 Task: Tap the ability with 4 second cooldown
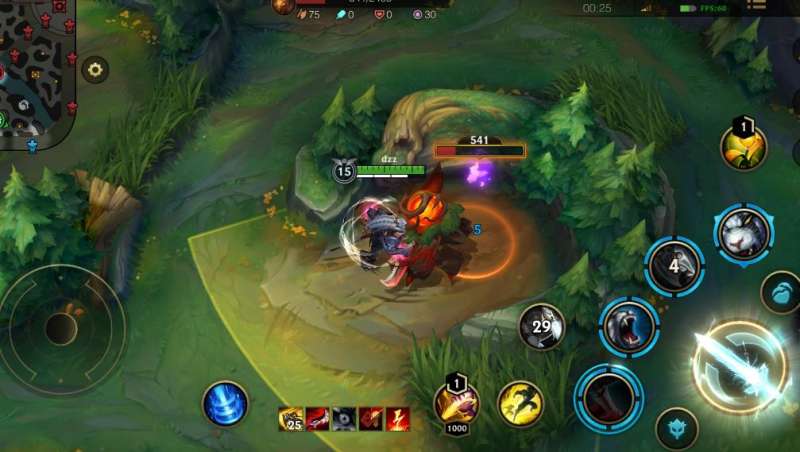point(675,266)
